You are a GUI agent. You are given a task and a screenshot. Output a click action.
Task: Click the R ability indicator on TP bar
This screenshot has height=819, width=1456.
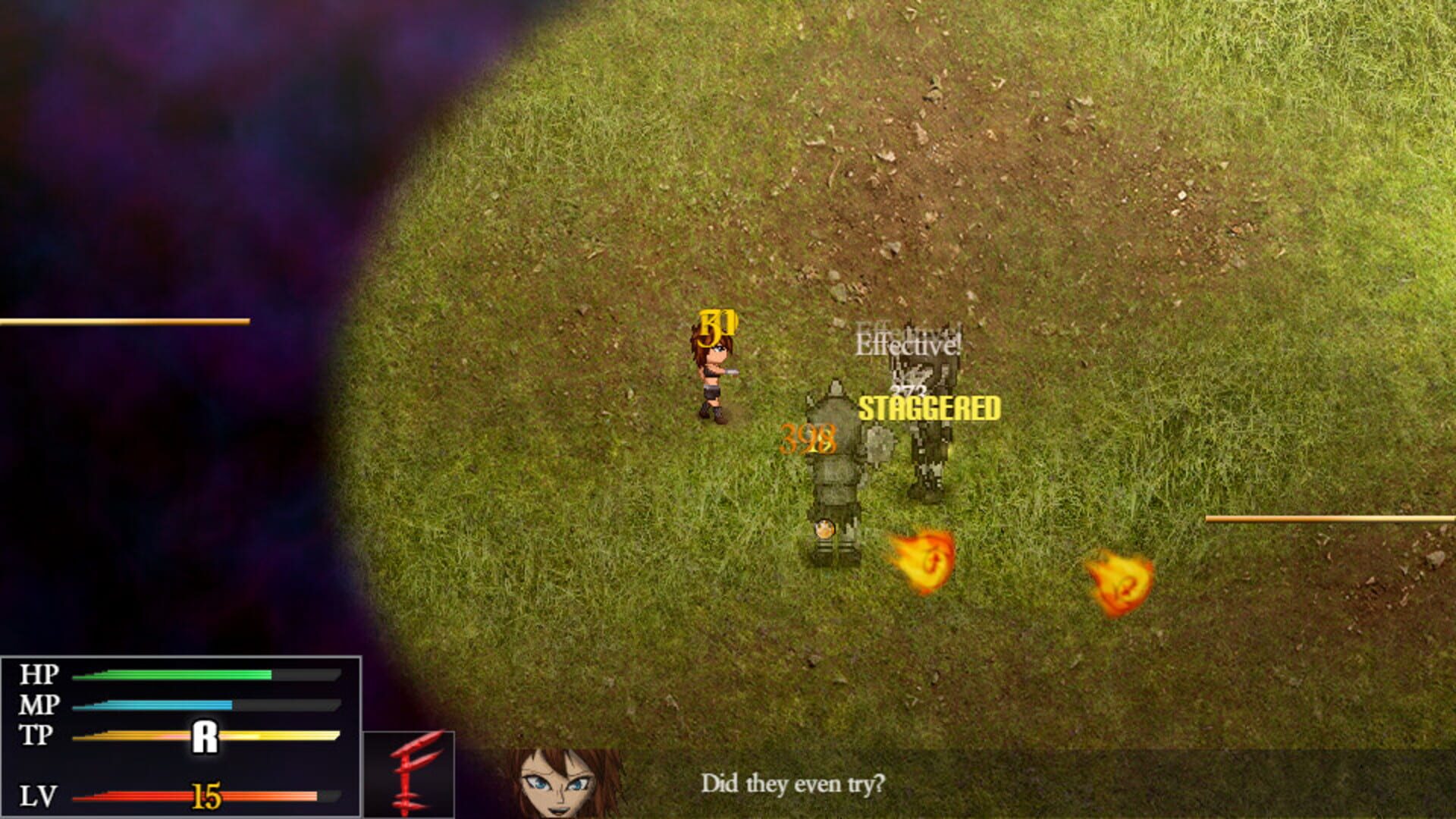(206, 735)
